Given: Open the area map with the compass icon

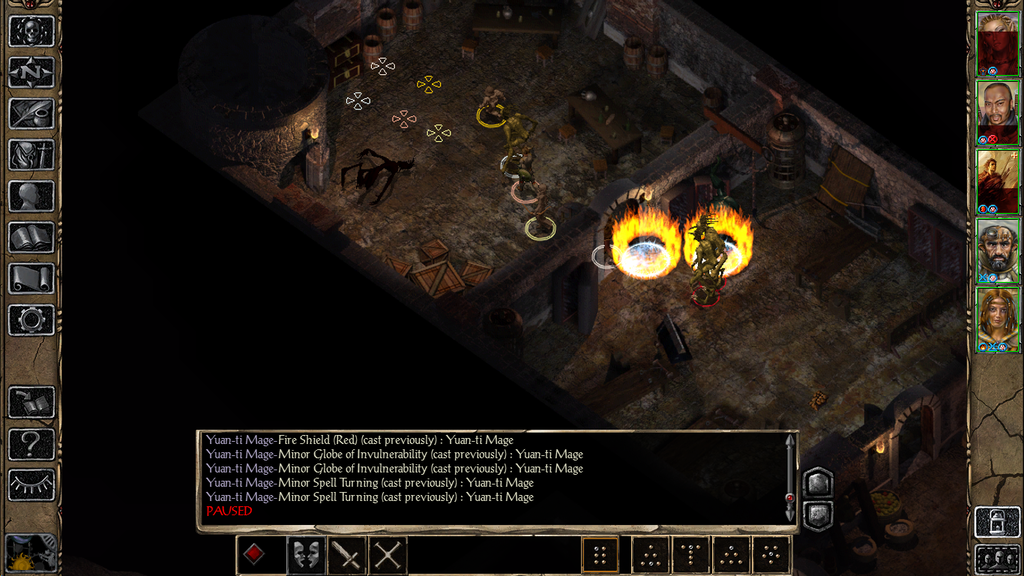Looking at the screenshot, I should tap(31, 72).
